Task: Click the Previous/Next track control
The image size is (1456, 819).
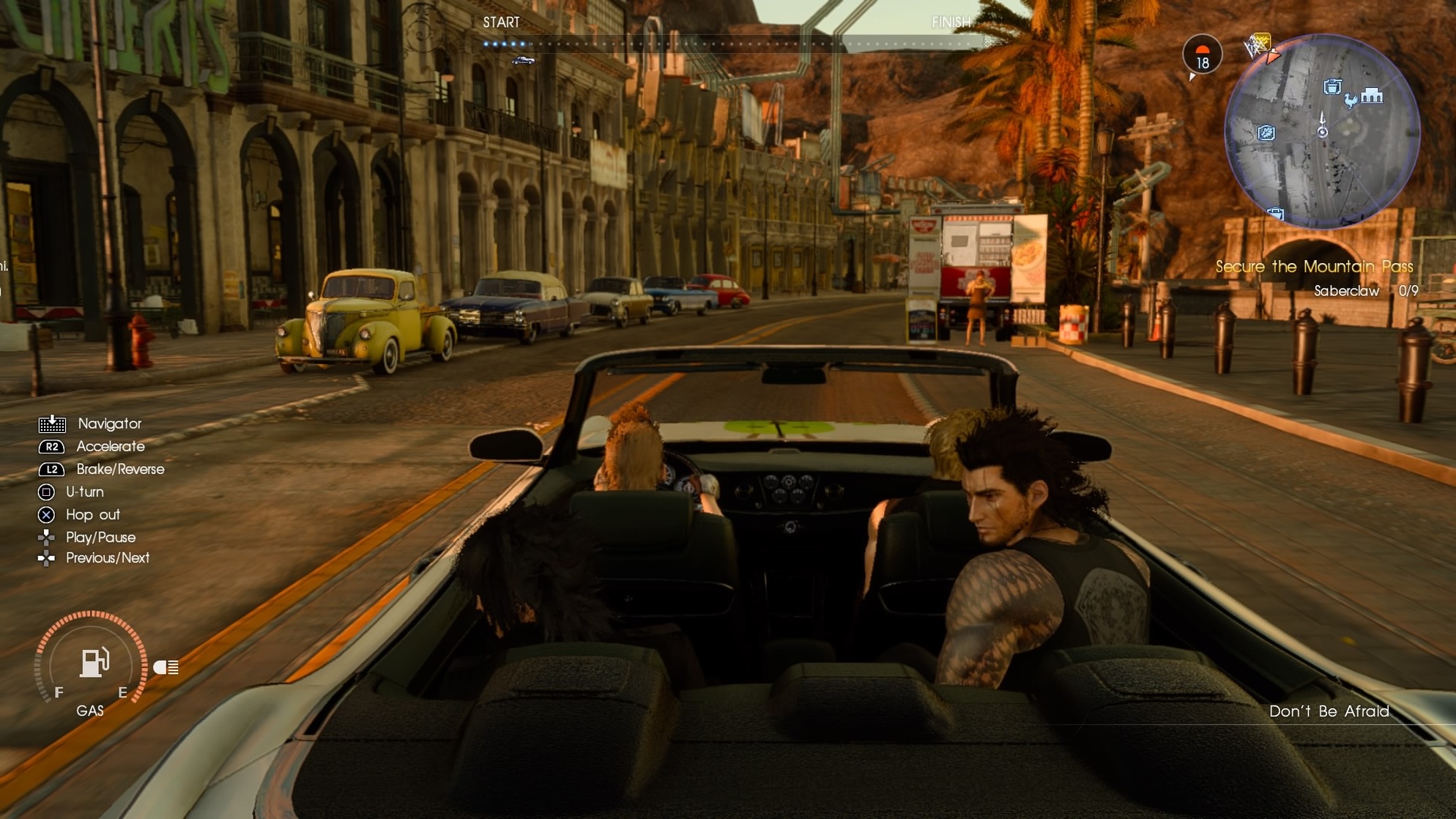Action: (107, 558)
